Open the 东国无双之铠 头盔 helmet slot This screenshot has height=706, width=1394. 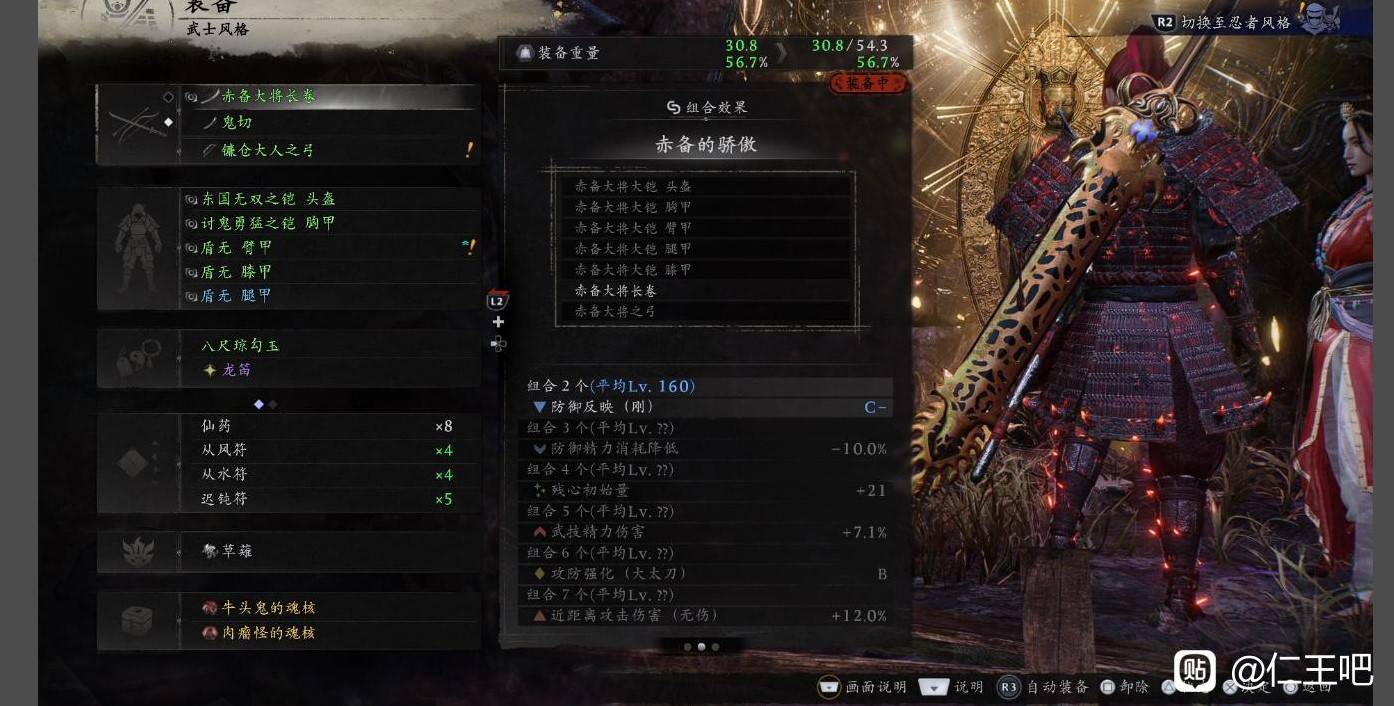pos(268,199)
